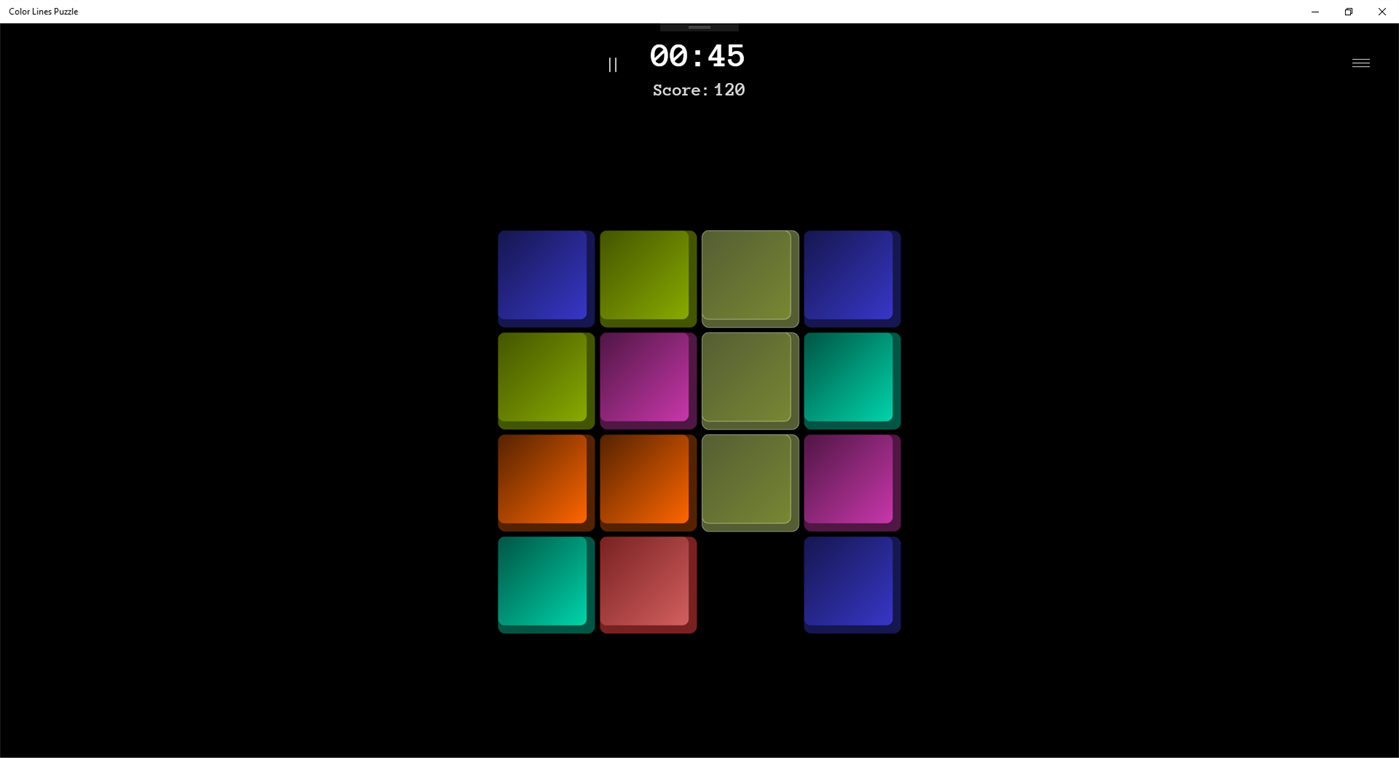The width and height of the screenshot is (1399, 758).
Task: Click the Score: 120 label
Action: [x=698, y=90]
